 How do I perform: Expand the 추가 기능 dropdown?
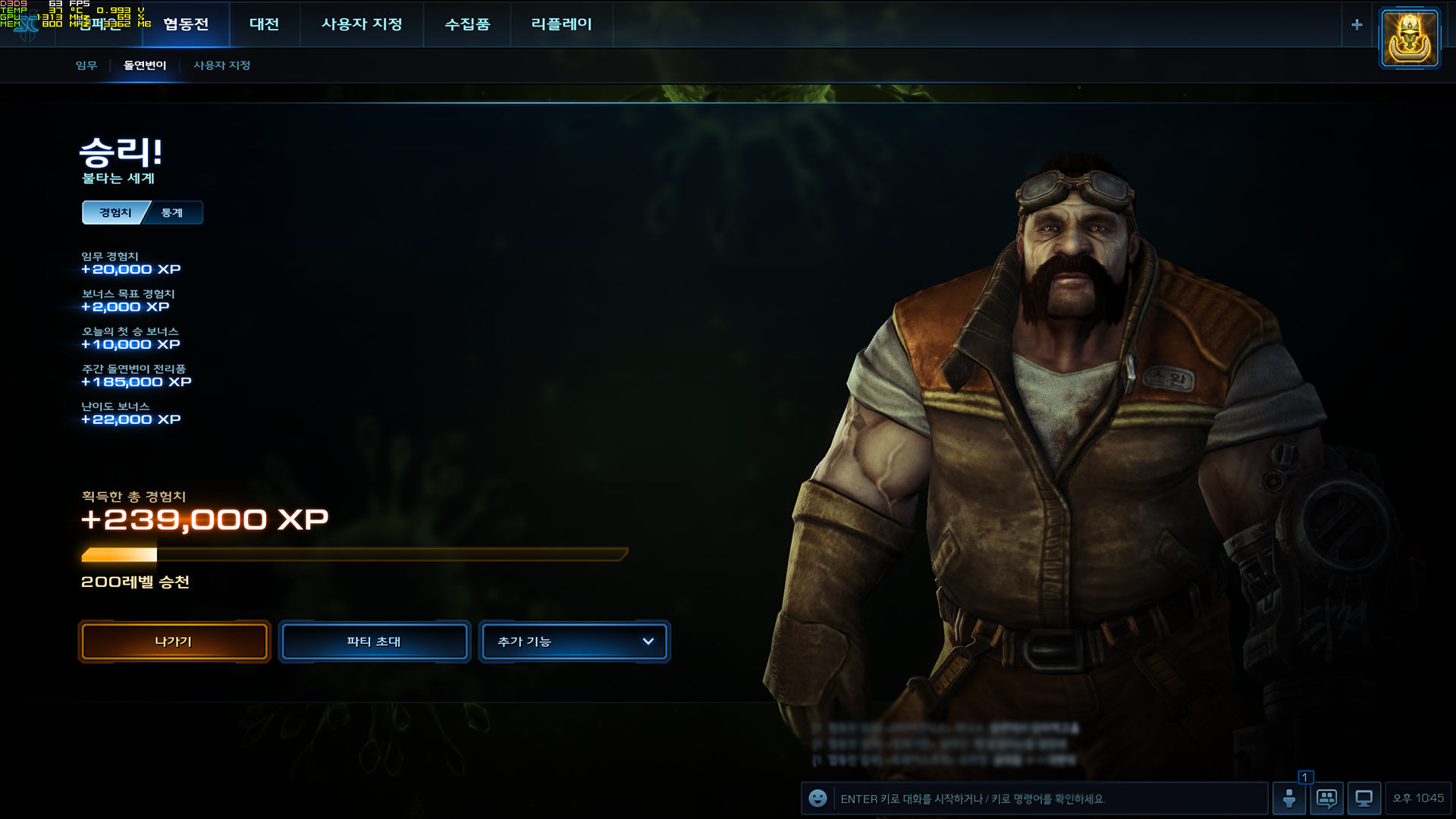tap(575, 642)
